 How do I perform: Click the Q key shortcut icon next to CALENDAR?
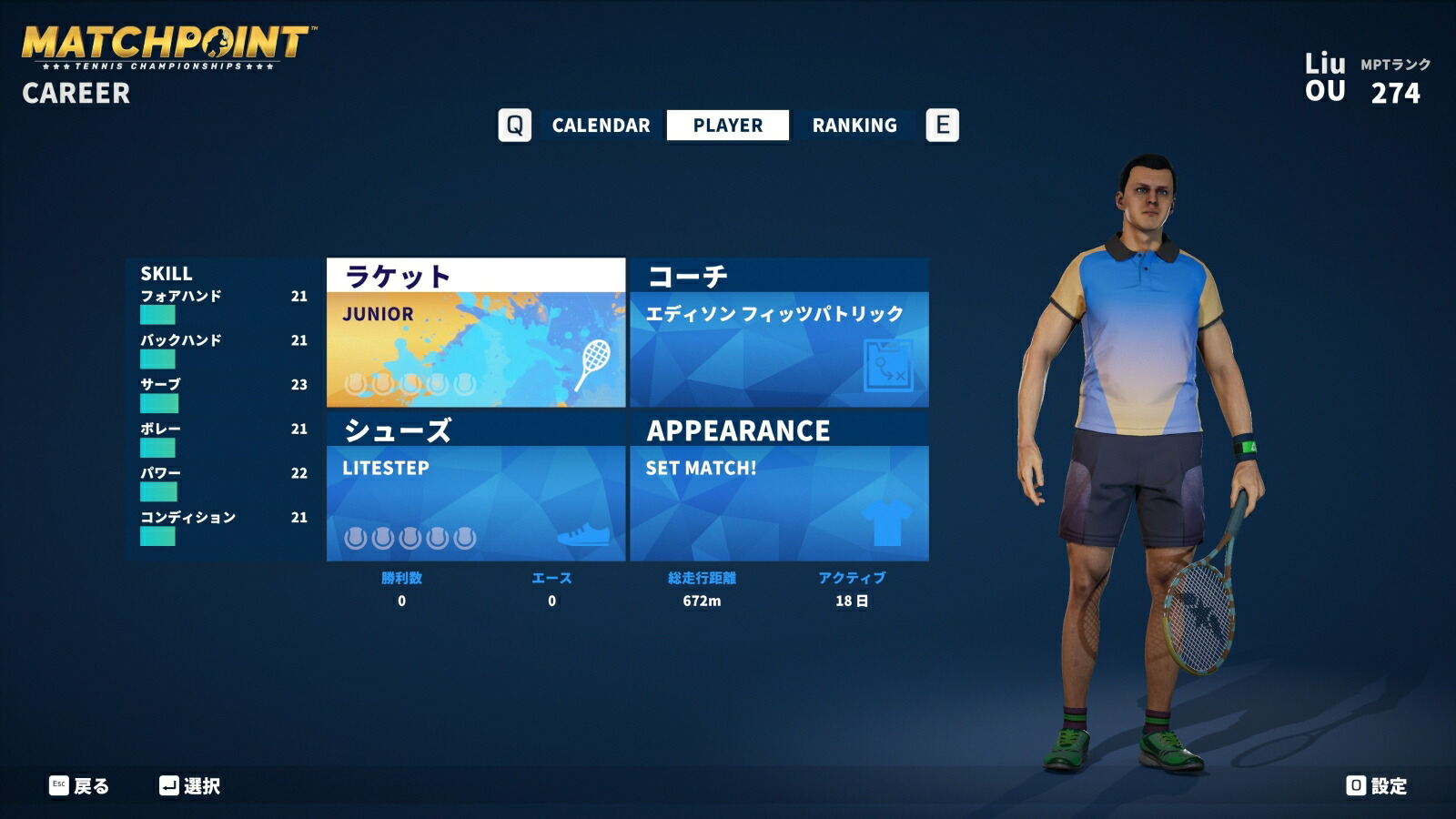tap(516, 125)
